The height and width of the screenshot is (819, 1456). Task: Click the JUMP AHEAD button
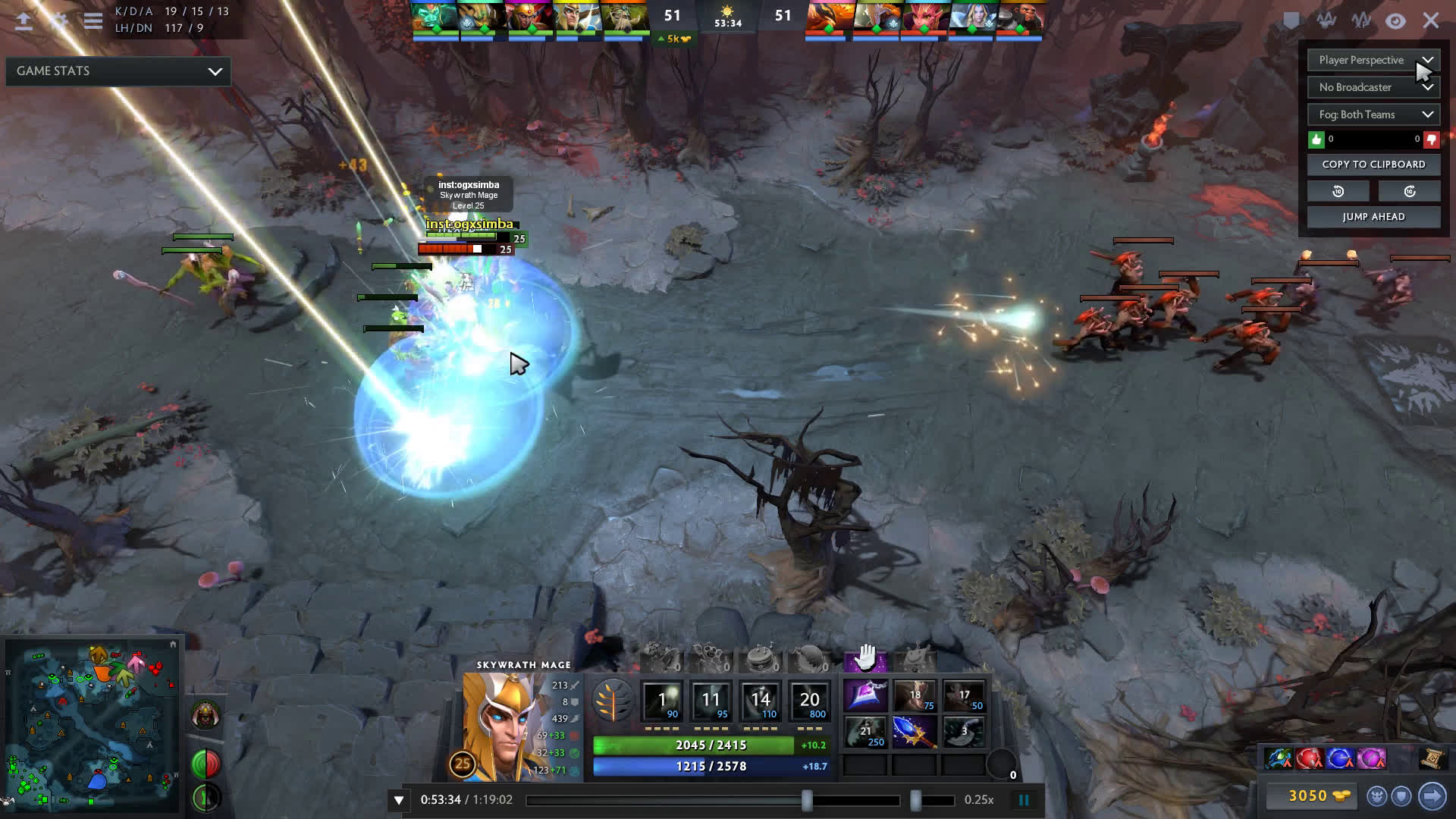pyautogui.click(x=1373, y=217)
